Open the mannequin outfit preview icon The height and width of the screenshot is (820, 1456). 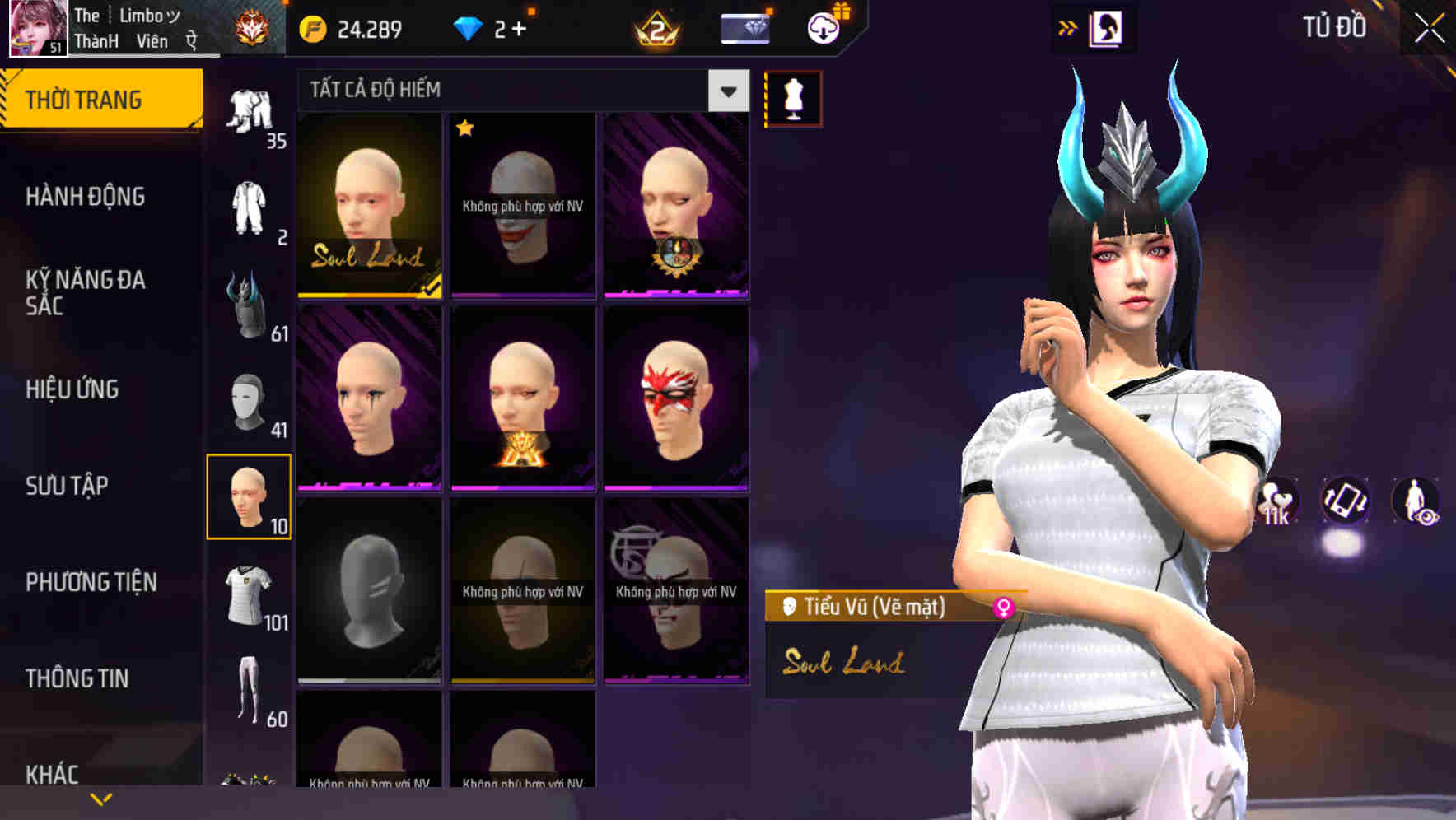coord(793,97)
